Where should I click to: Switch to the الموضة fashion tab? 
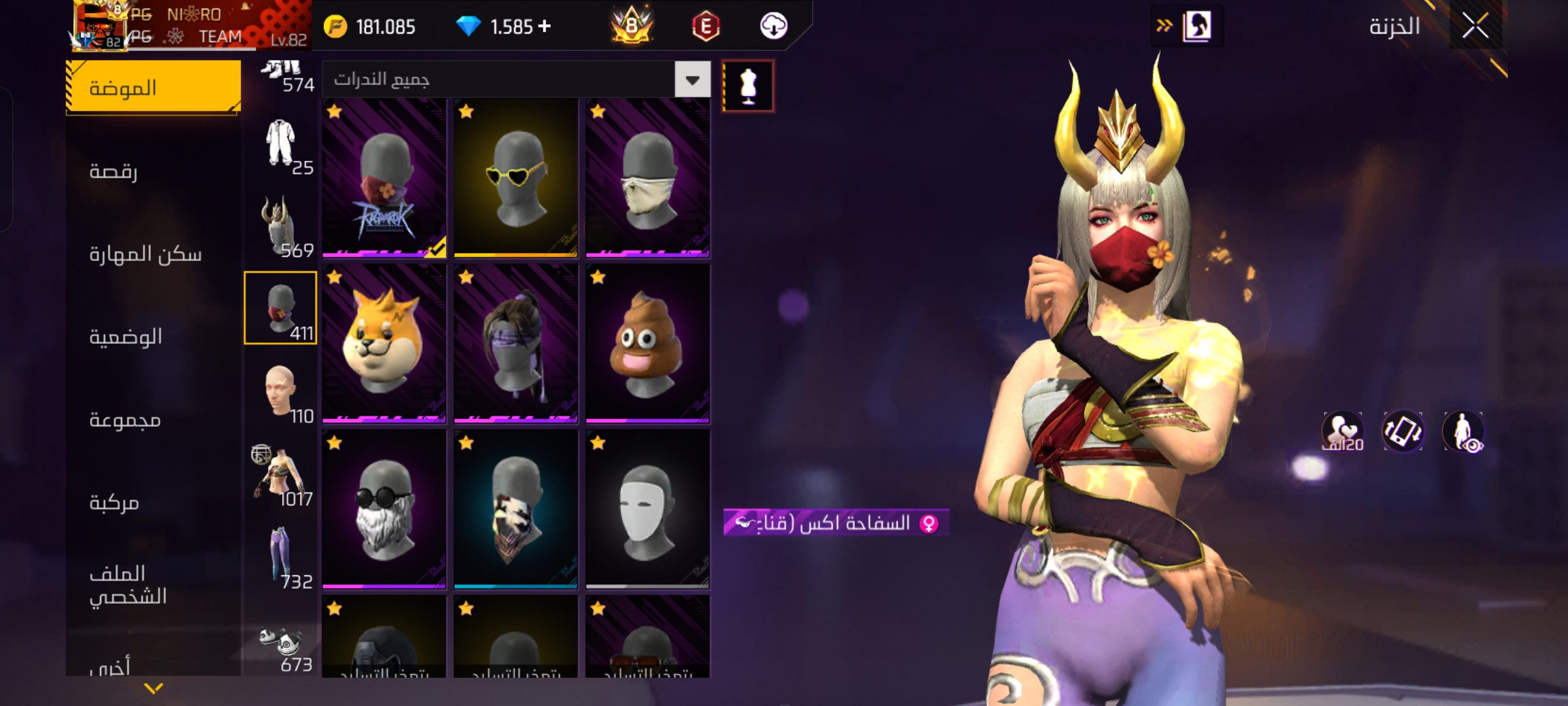click(154, 88)
